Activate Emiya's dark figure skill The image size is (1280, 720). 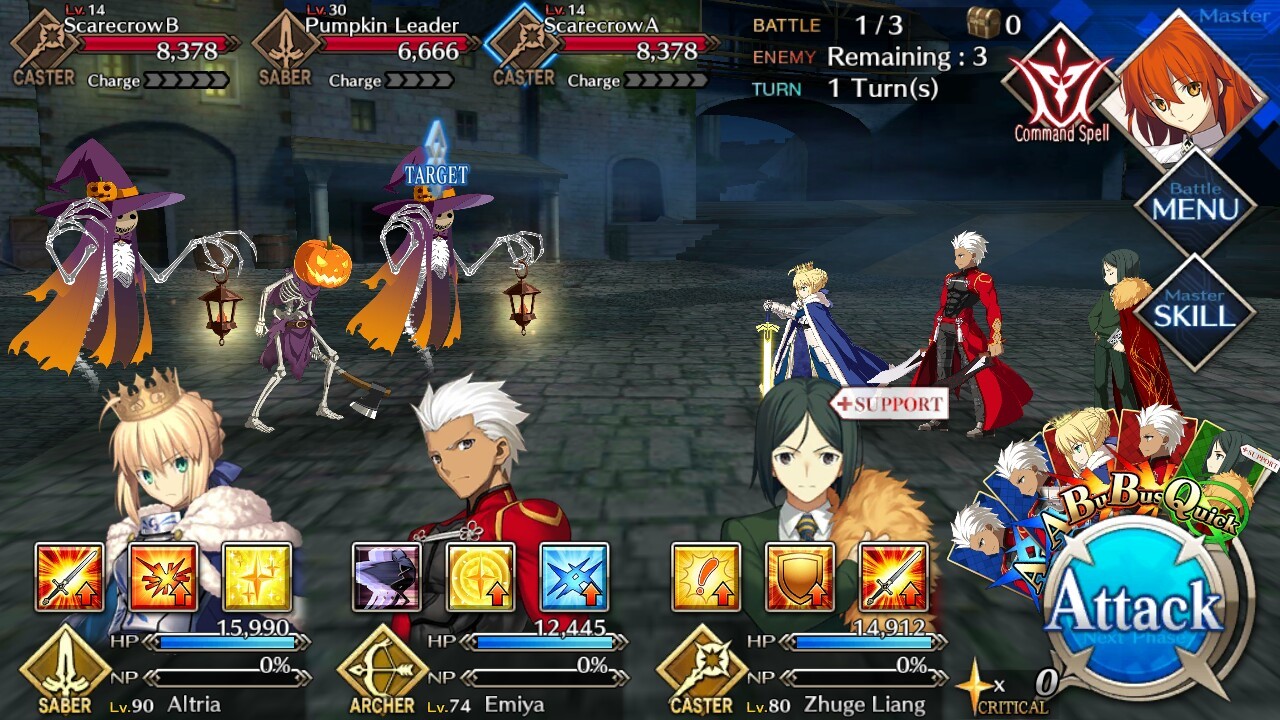tap(386, 577)
